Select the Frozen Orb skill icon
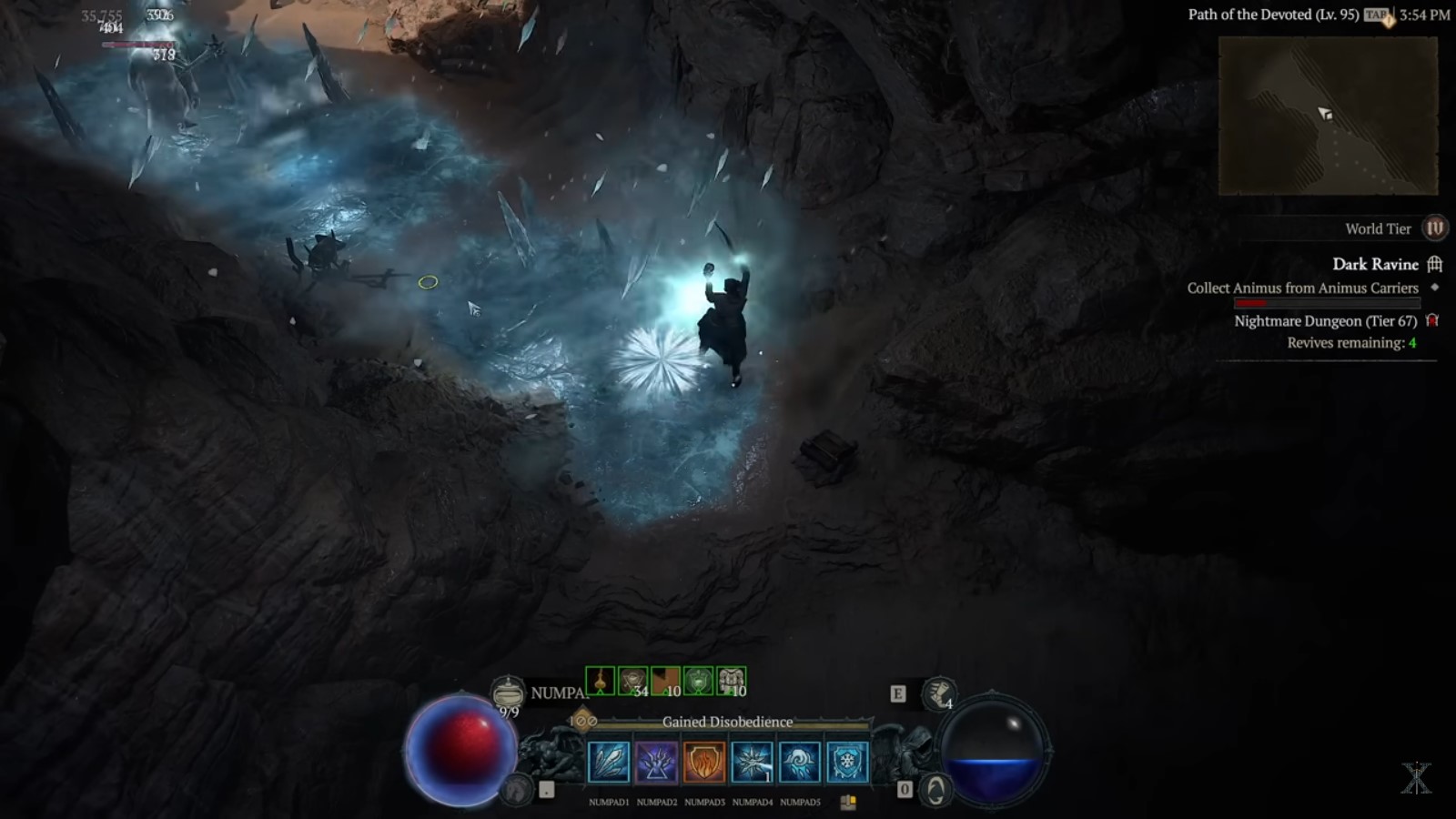The height and width of the screenshot is (819, 1456). 801,764
